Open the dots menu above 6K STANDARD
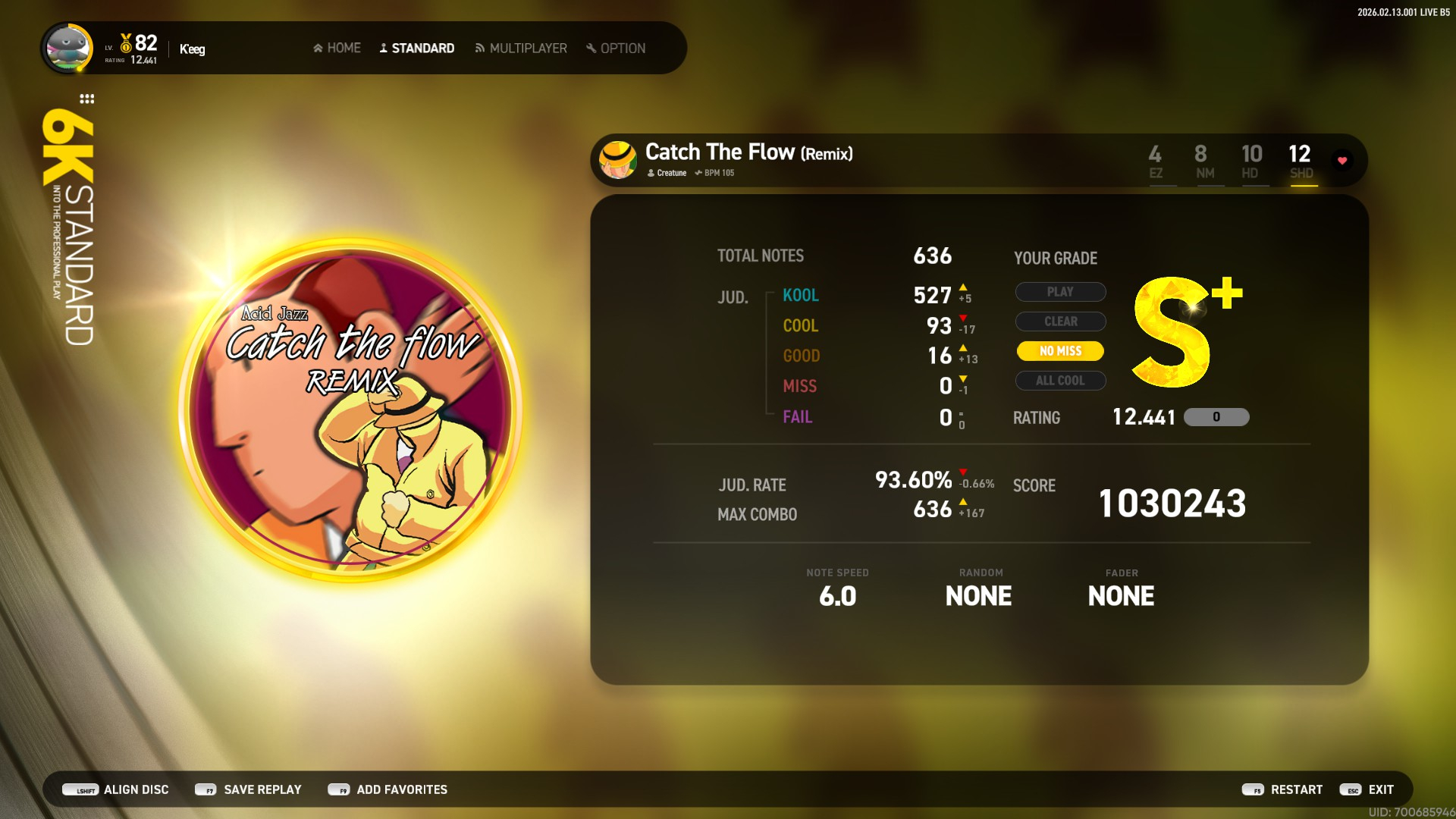 point(87,99)
